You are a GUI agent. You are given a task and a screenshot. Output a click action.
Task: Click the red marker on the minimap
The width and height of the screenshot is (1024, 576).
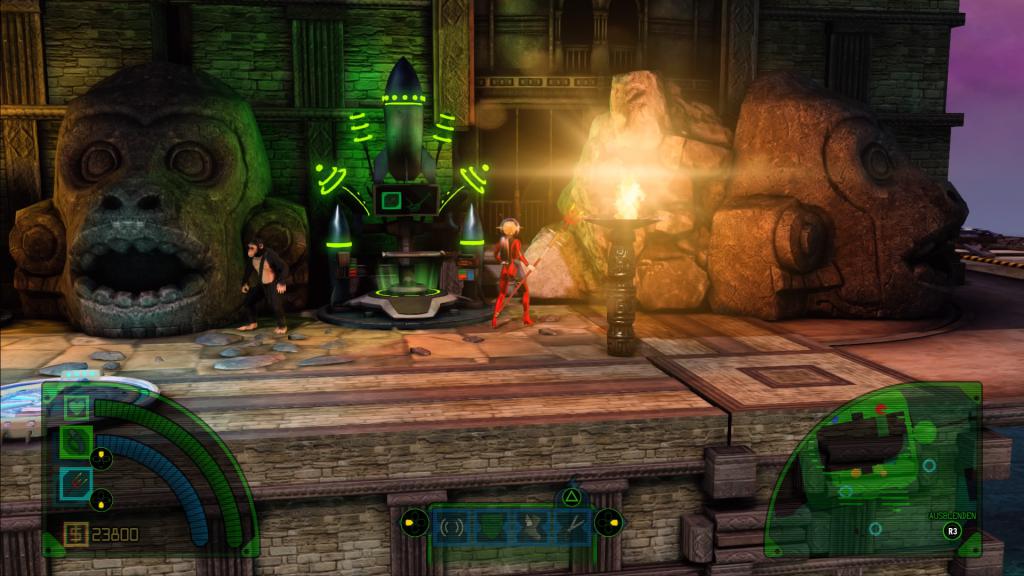click(x=880, y=408)
